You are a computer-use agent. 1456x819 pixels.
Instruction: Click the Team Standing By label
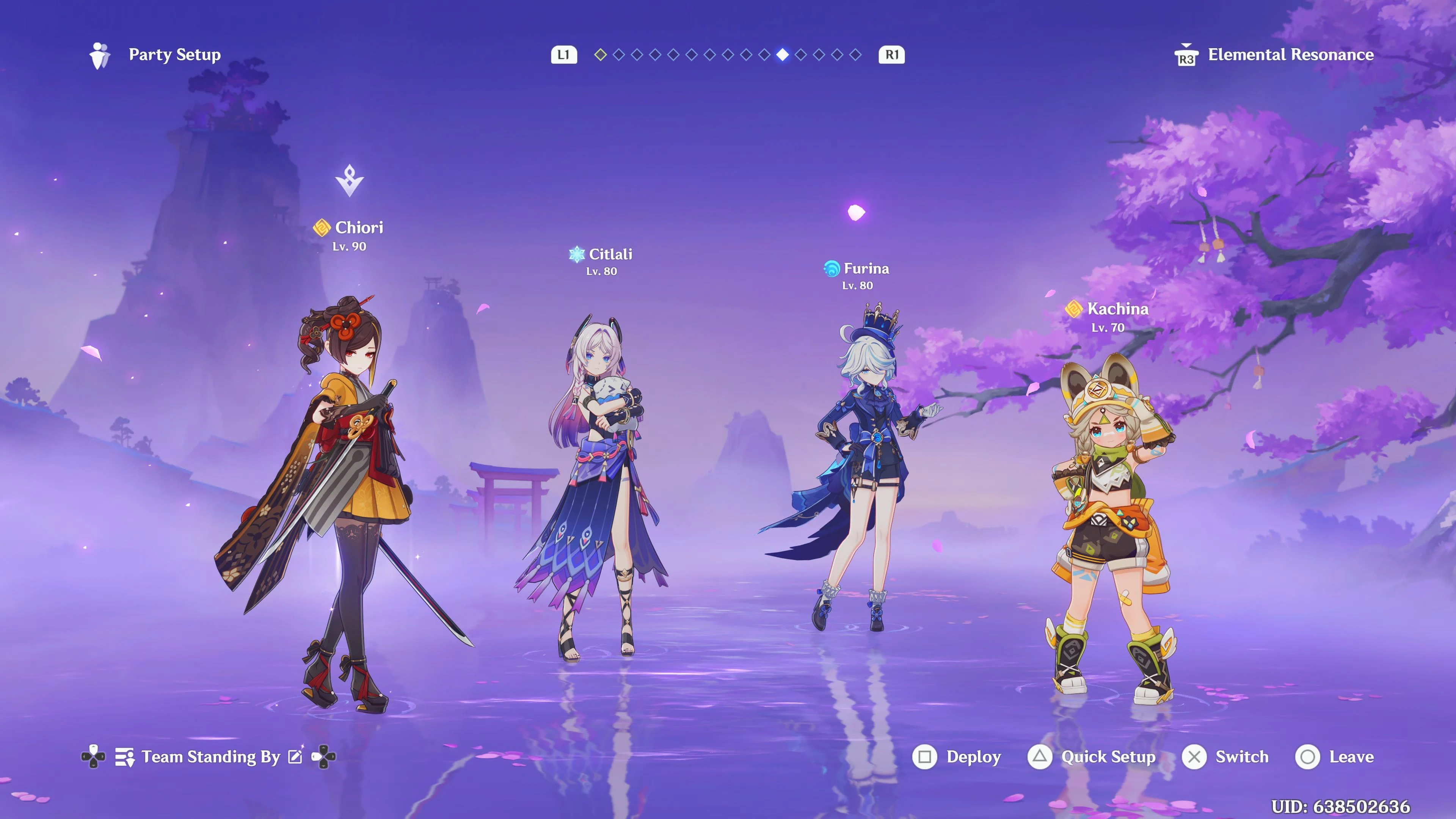[211, 757]
